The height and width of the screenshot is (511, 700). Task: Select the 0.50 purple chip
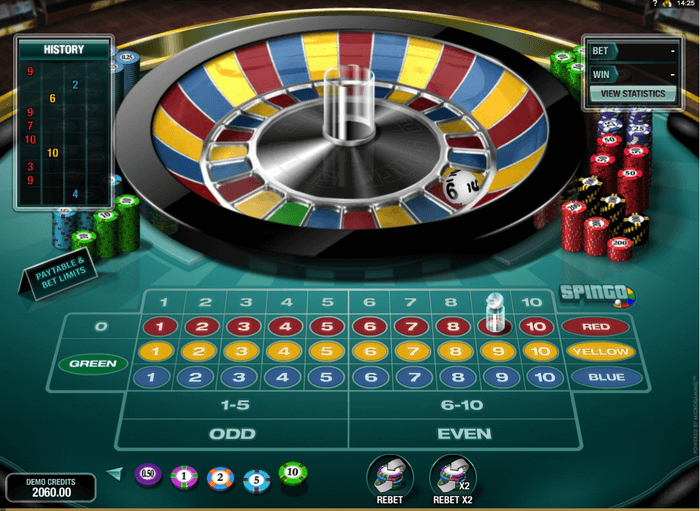[148, 474]
